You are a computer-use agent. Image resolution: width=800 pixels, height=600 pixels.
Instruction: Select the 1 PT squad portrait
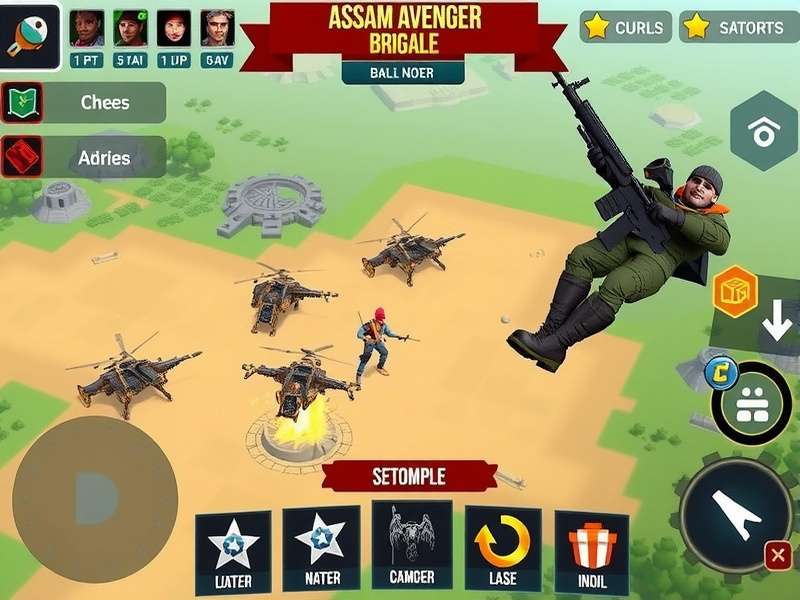pos(87,36)
